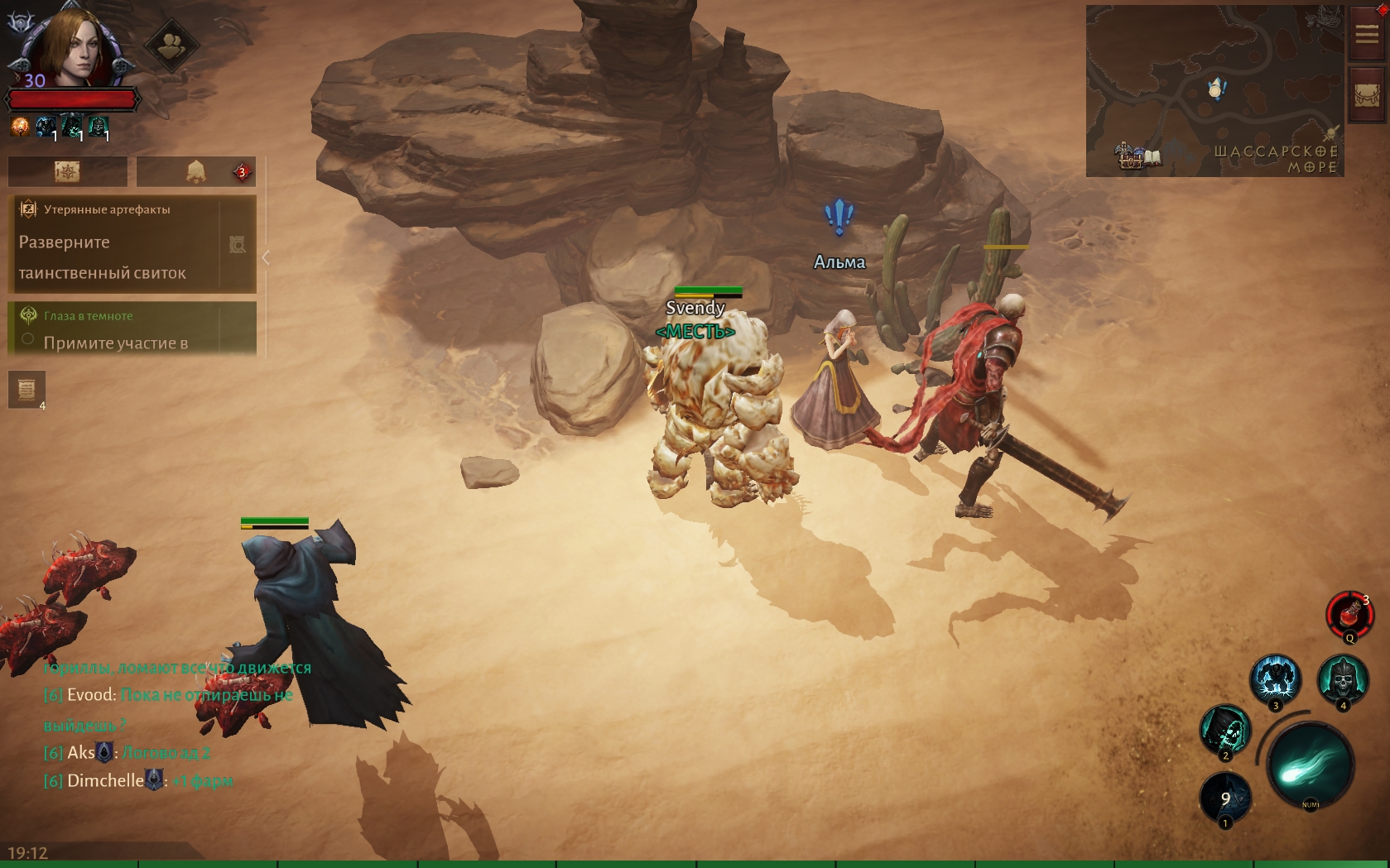Activate the armored skeleton skill numbered 4
1390x868 pixels.
(x=1343, y=680)
